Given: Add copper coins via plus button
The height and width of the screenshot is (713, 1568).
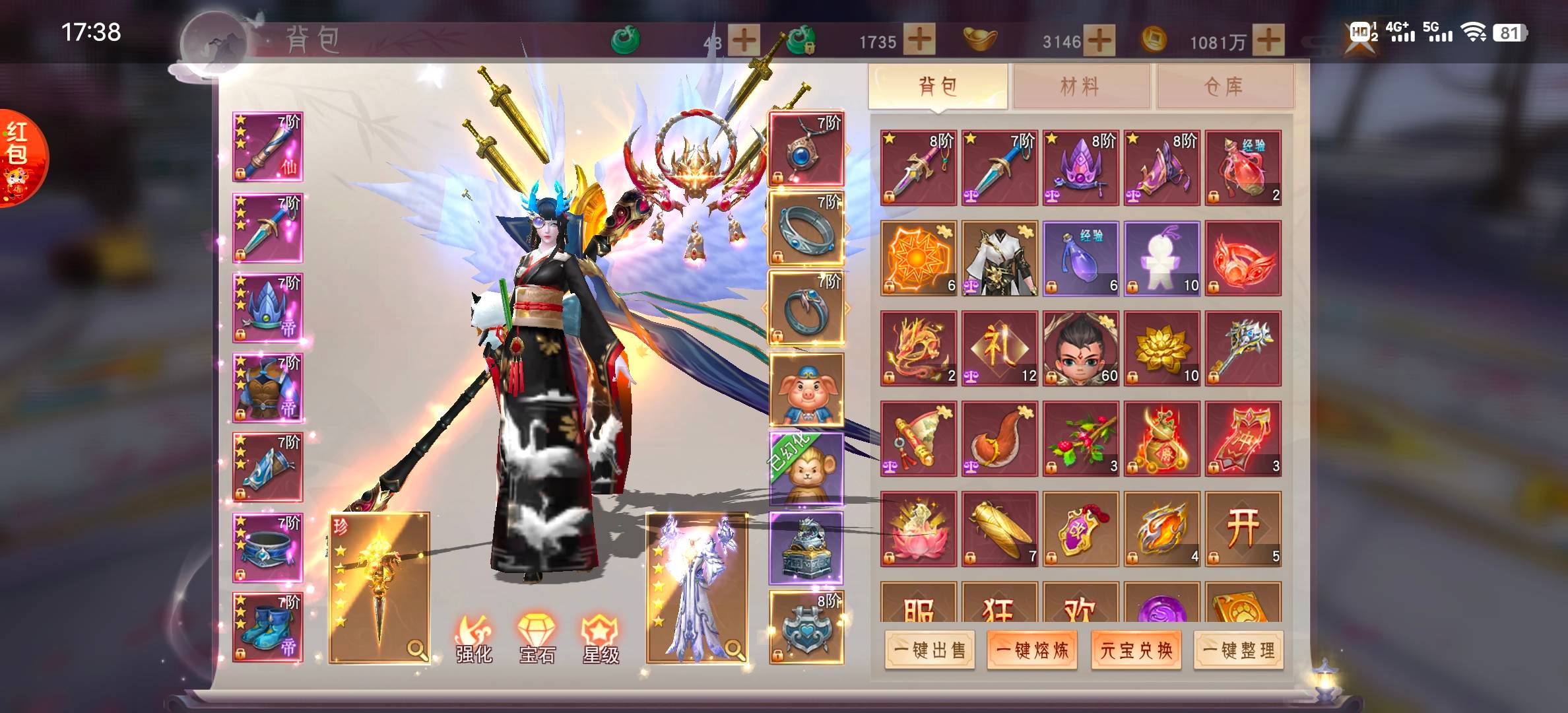Looking at the screenshot, I should [1268, 41].
